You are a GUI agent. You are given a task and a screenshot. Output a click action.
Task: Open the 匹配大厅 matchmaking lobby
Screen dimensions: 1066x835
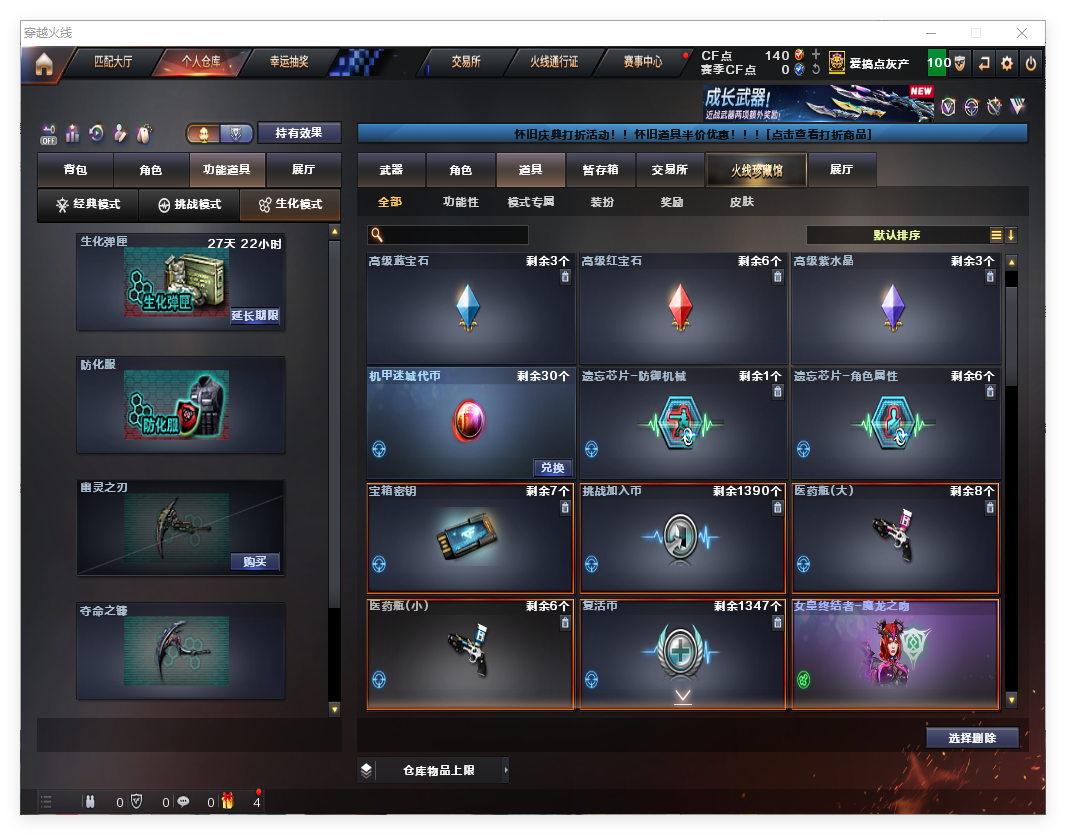coord(112,62)
